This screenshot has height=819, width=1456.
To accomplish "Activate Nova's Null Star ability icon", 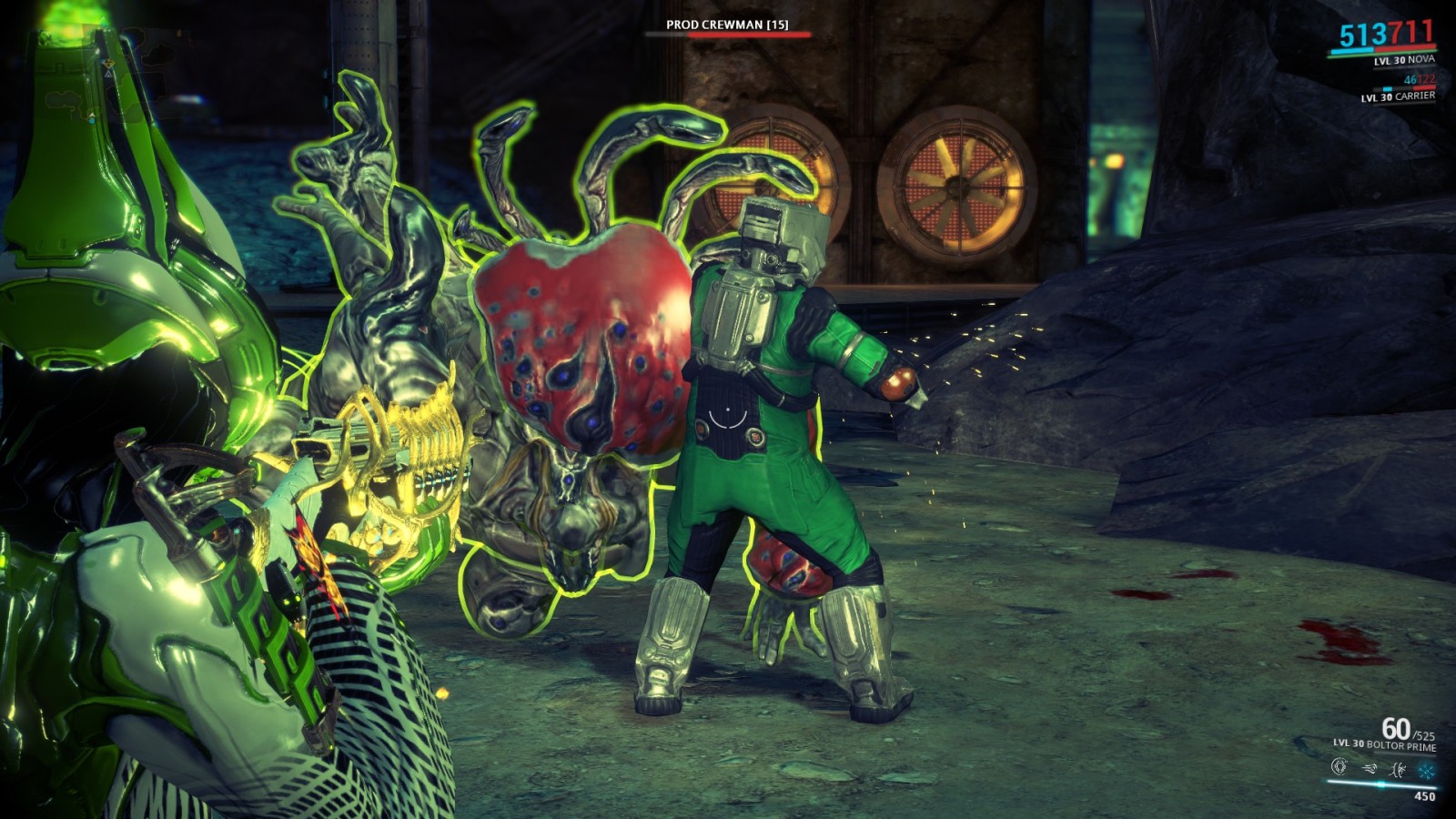I will click(x=1339, y=767).
